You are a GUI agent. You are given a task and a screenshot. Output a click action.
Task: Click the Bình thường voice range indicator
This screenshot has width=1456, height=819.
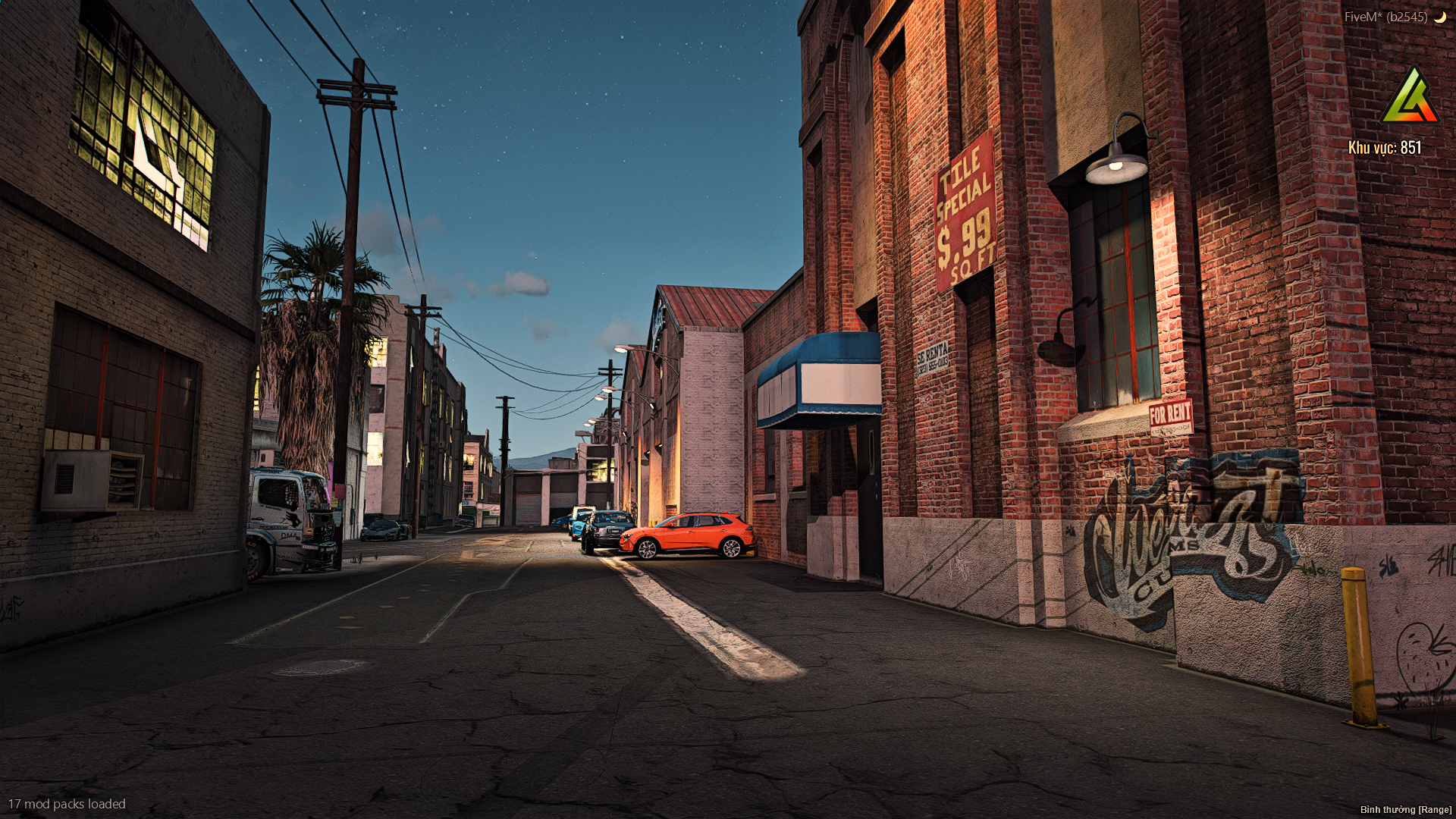(1405, 810)
